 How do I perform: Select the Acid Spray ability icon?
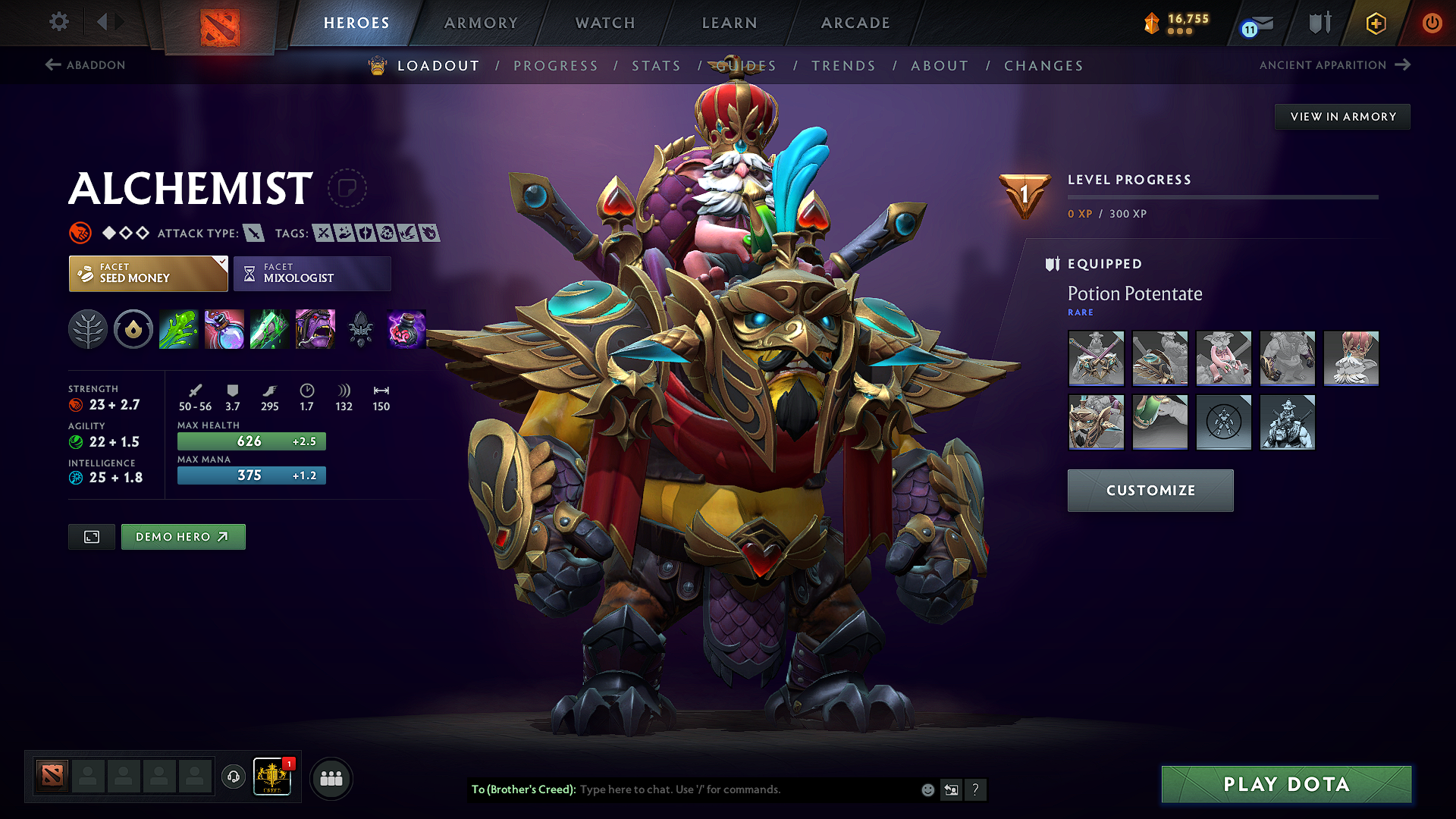coord(178,330)
